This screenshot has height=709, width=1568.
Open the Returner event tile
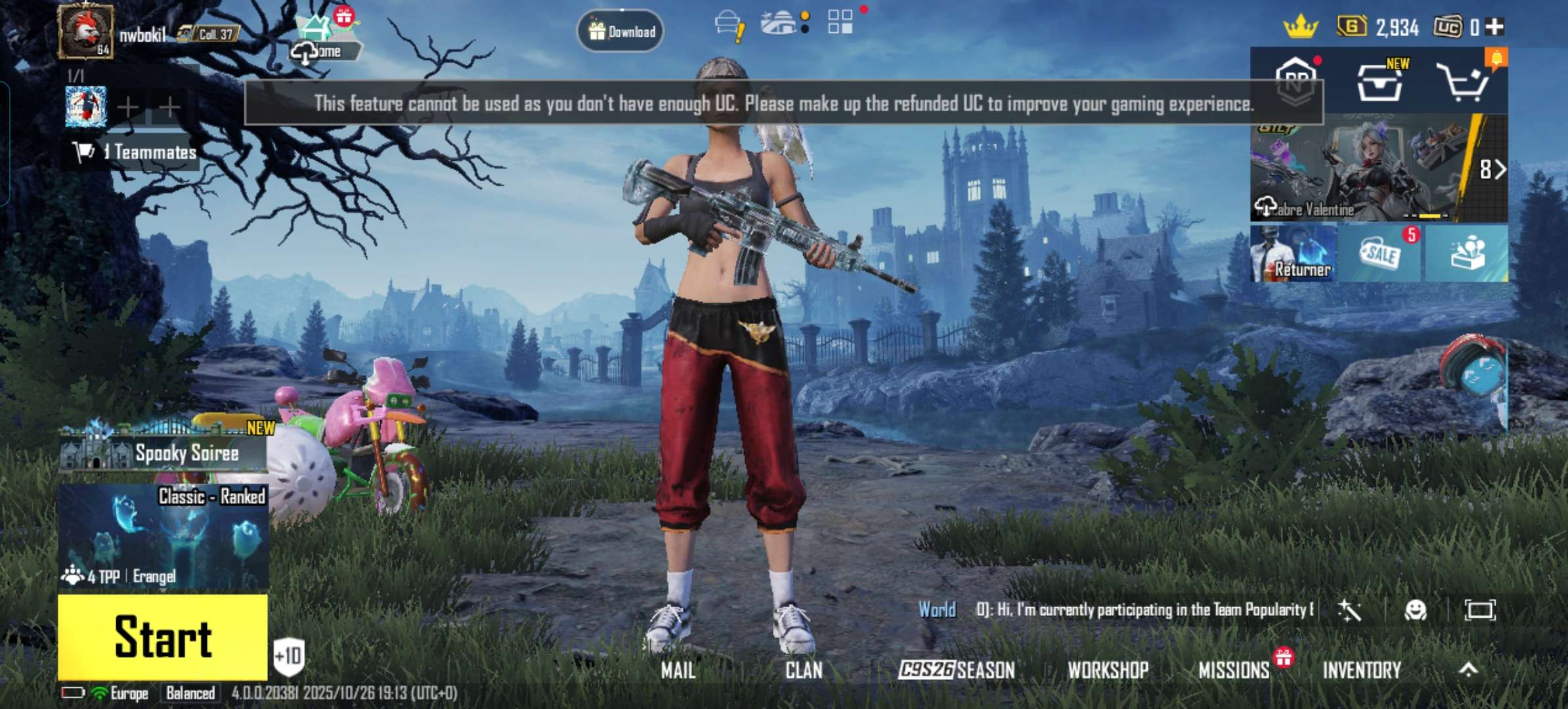1293,253
